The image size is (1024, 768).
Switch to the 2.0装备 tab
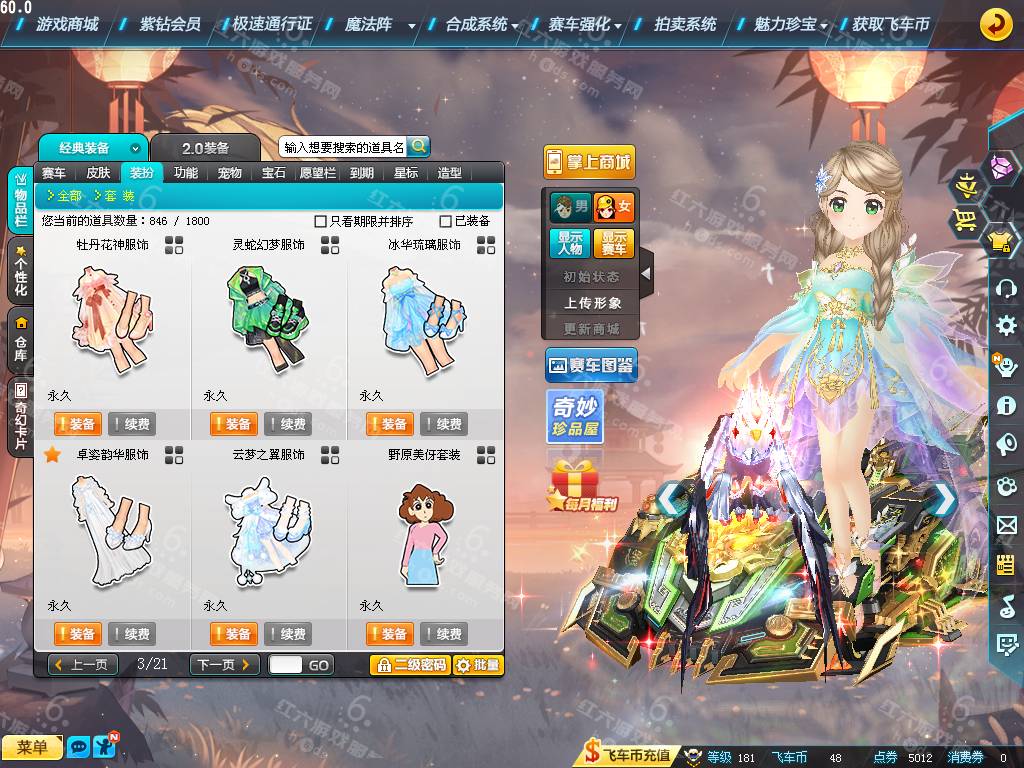[x=205, y=148]
